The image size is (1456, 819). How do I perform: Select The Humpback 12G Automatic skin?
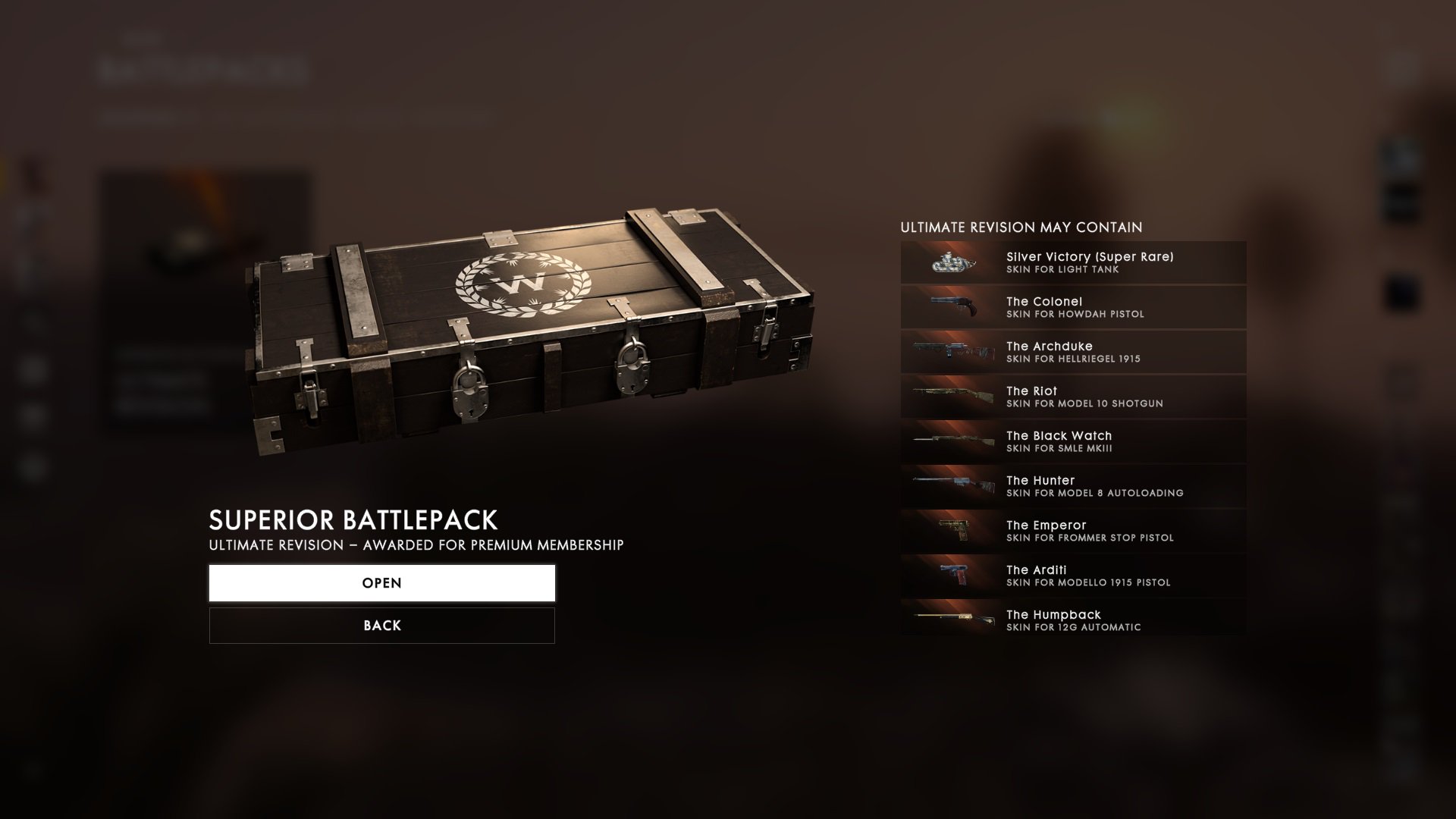click(1073, 620)
